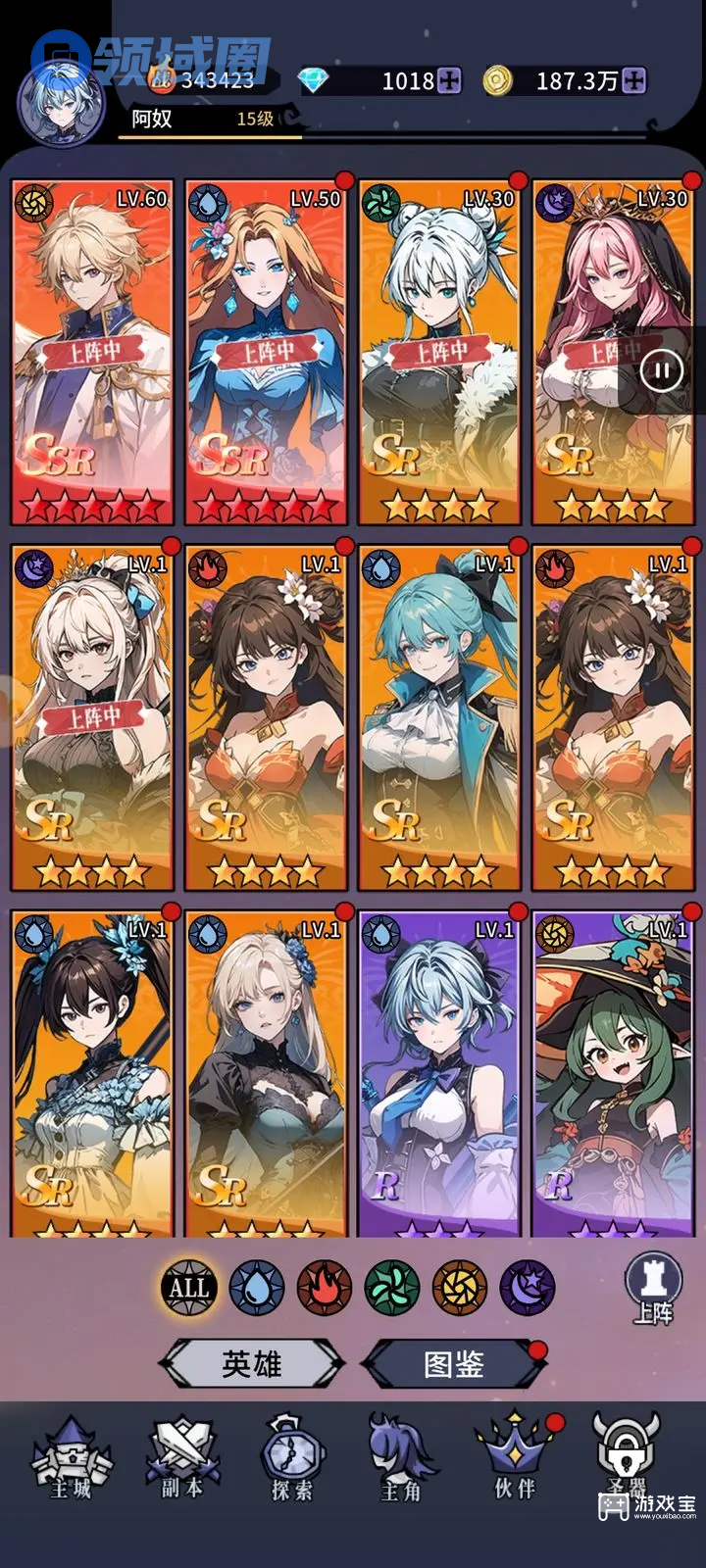Add gold coins with the plus button

pyautogui.click(x=634, y=80)
